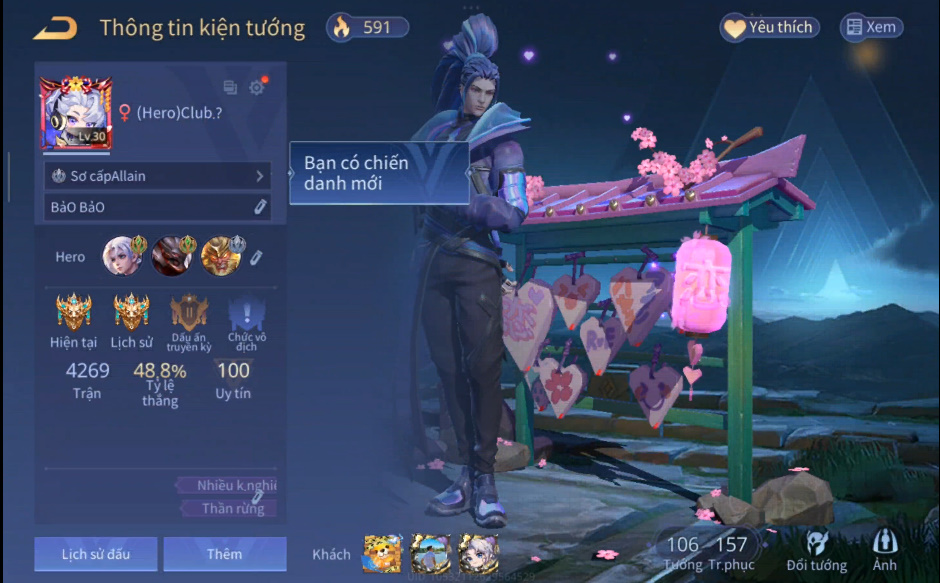Open the Đổi tướng hero swap

tap(817, 552)
